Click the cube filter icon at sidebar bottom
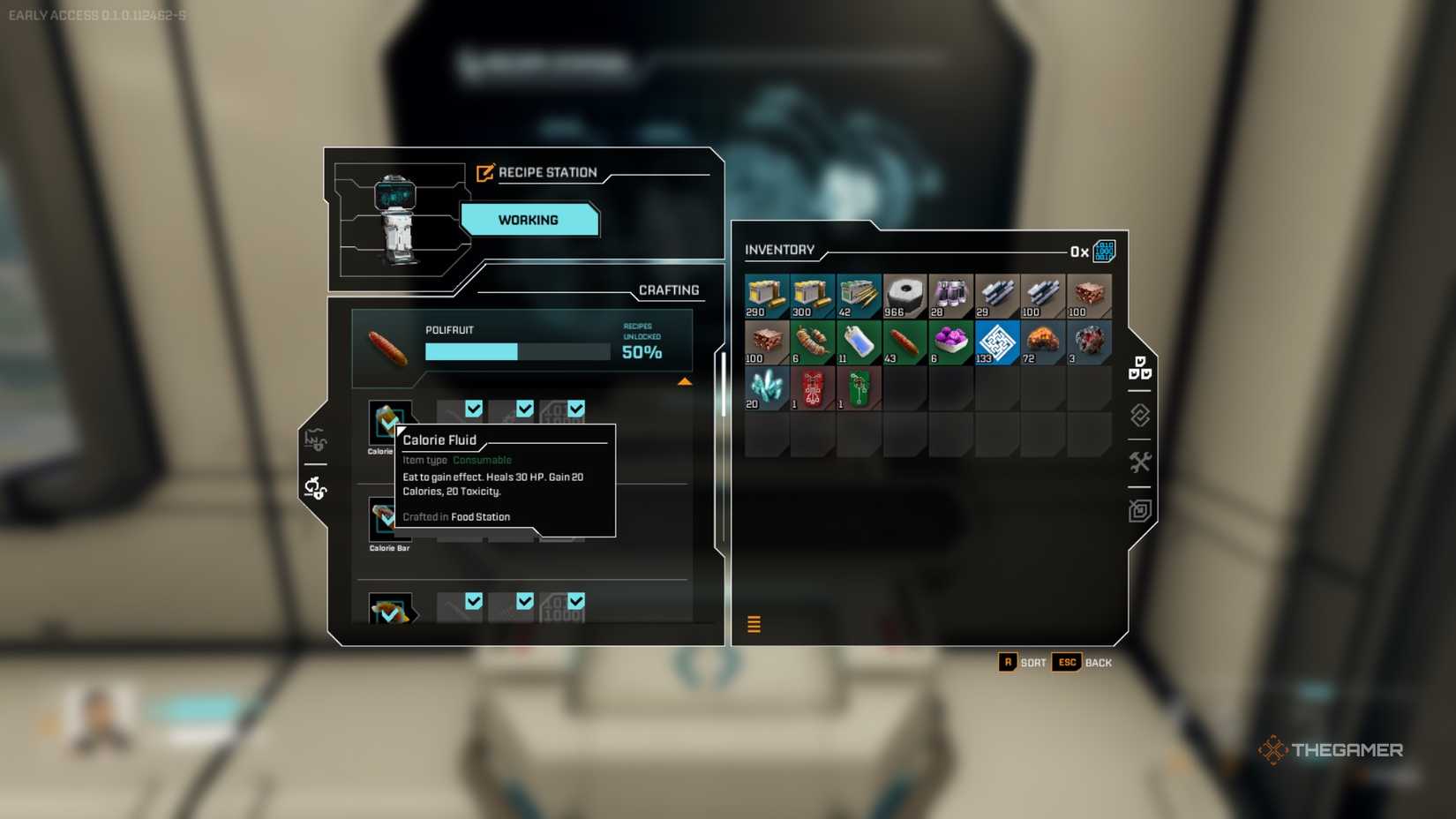1456x819 pixels. pos(1138,509)
